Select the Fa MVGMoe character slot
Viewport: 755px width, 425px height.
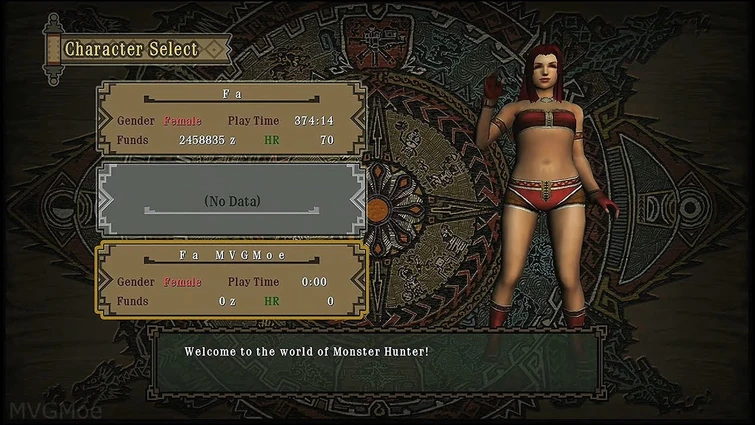point(232,280)
